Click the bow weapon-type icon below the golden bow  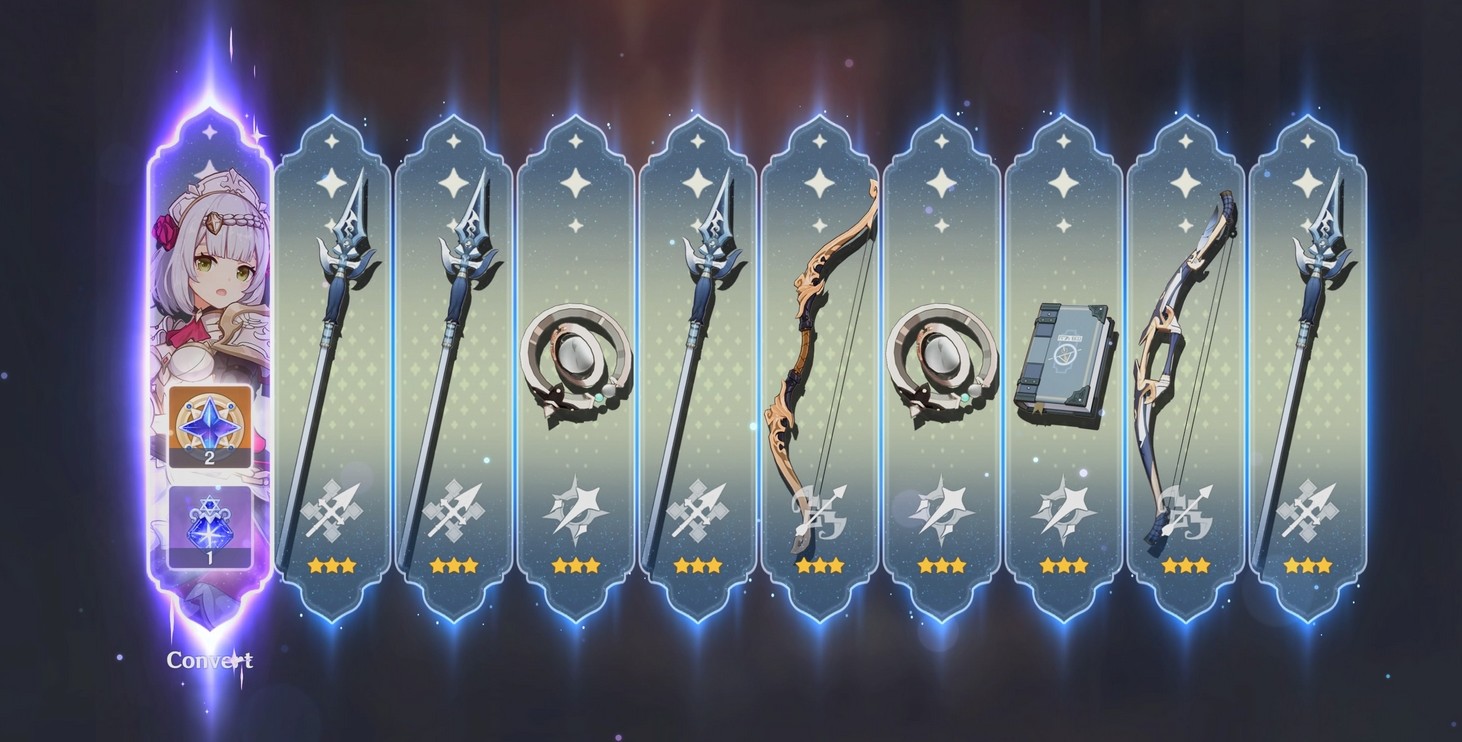(x=819, y=508)
